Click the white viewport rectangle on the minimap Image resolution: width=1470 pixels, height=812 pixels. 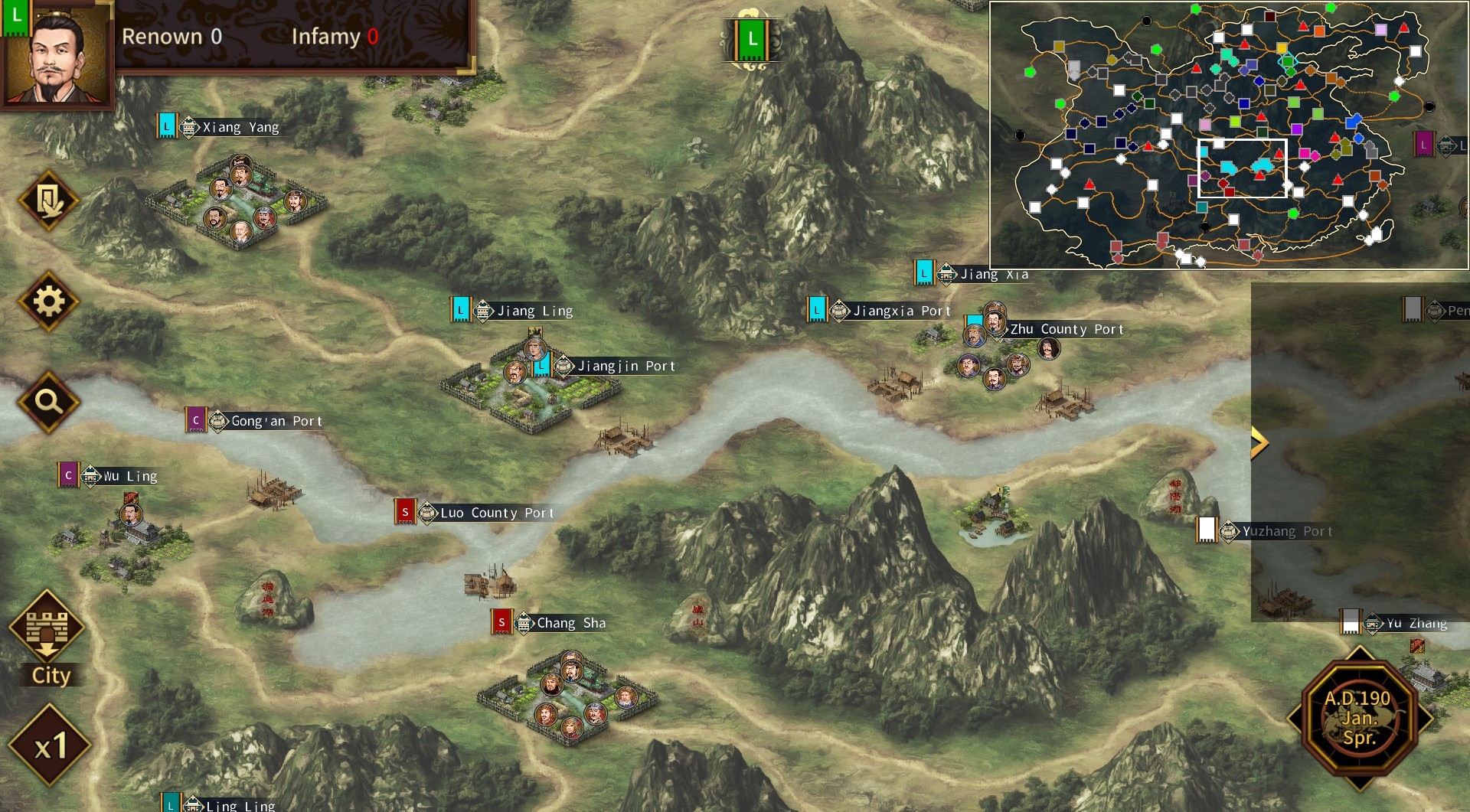(x=1241, y=168)
